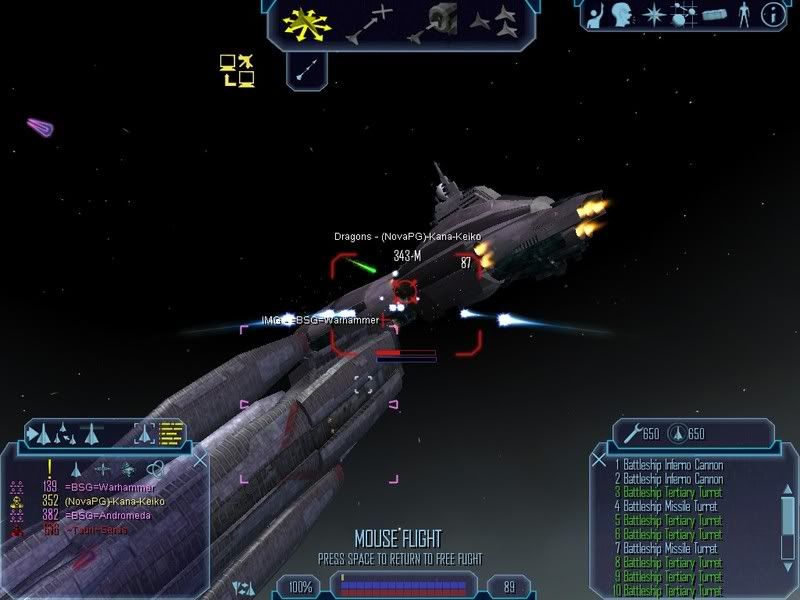The width and height of the screenshot is (800, 600).
Task: Open the Nav Map compass star
Action: coord(654,15)
